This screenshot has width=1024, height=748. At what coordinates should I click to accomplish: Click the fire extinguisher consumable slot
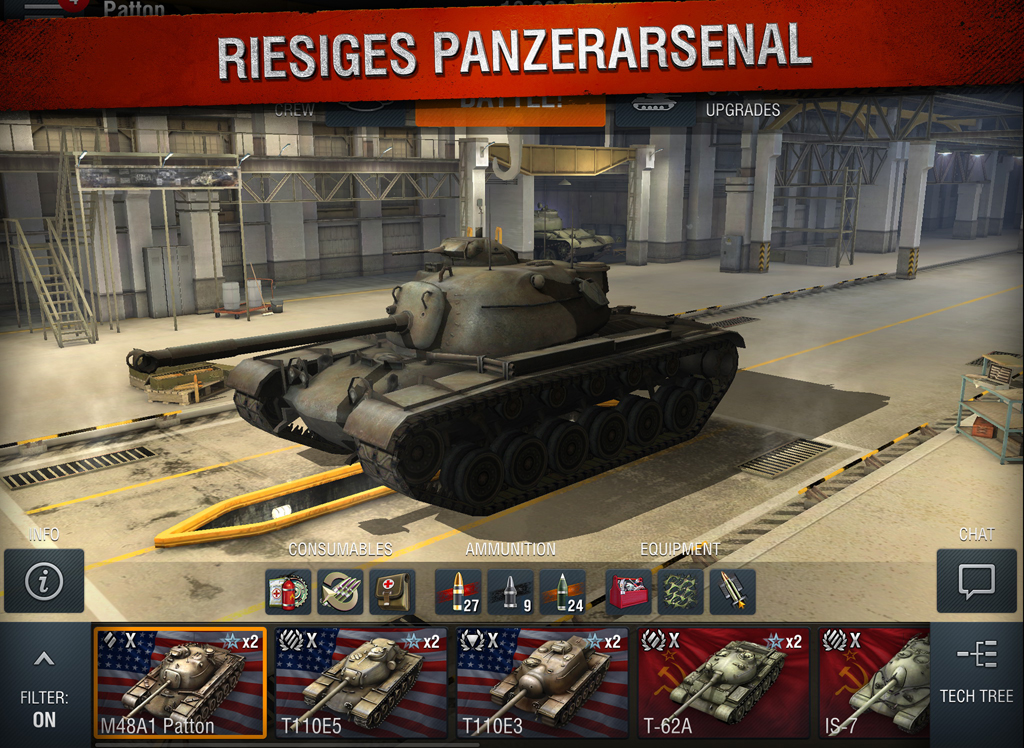coord(288,592)
